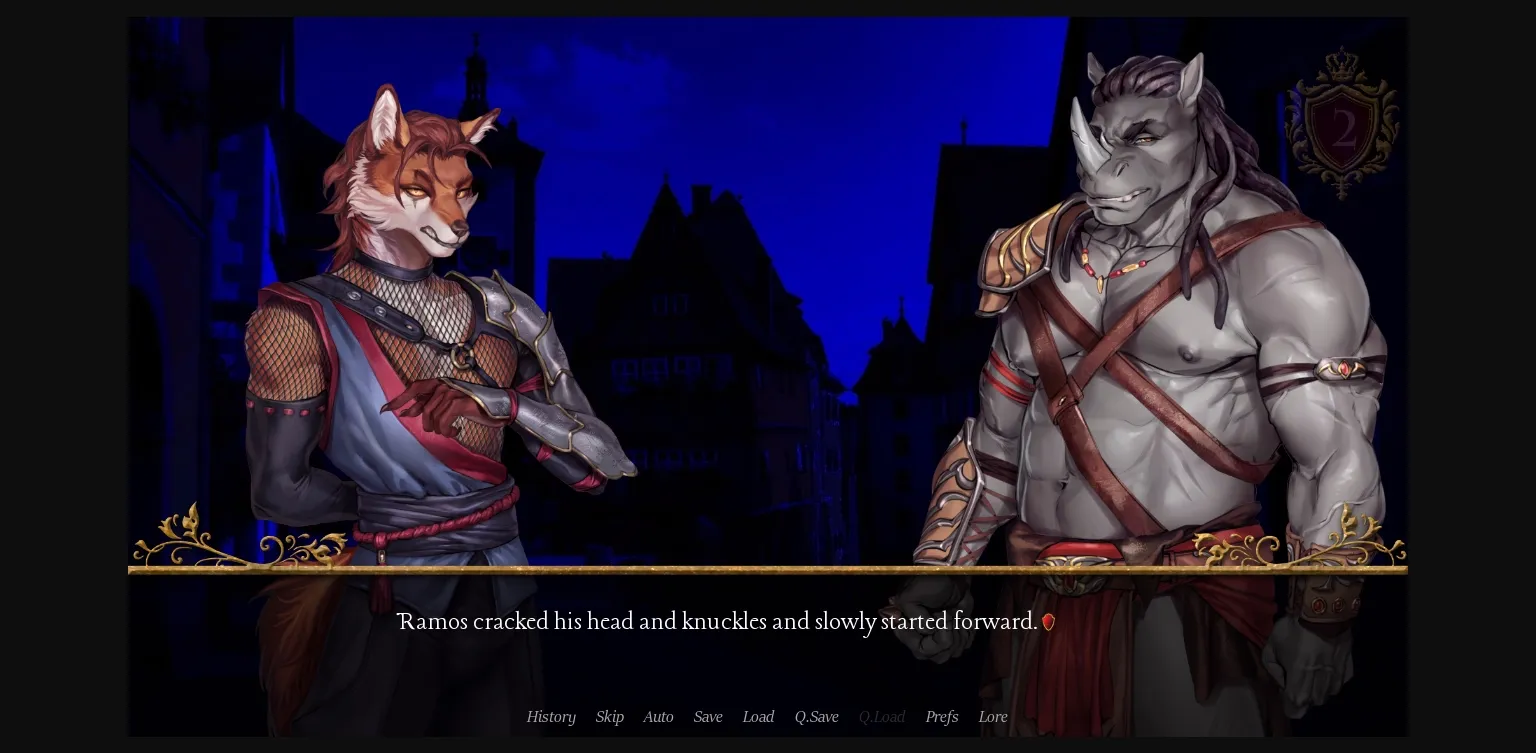The height and width of the screenshot is (753, 1536).
Task: Click the golden divider bar above the textbox
Action: click(768, 570)
